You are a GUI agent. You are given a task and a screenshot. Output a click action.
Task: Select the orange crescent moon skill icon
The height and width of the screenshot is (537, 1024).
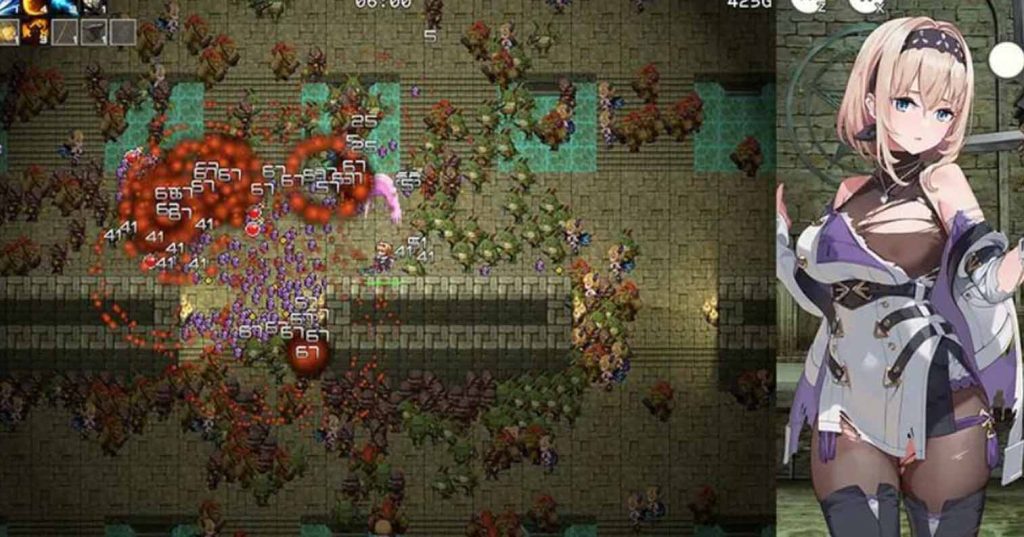pos(36,6)
